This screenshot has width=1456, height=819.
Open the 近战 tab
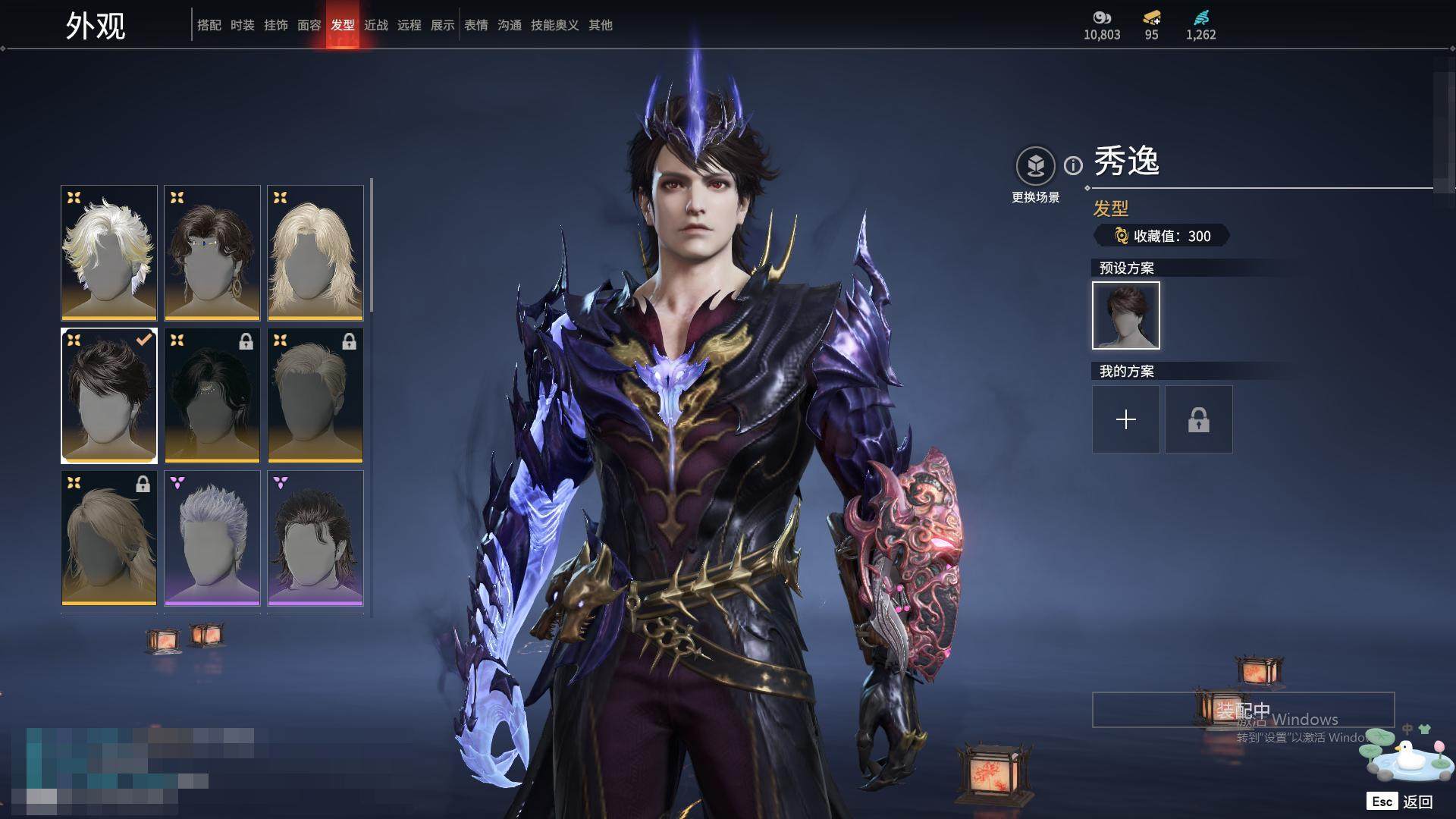pyautogui.click(x=376, y=25)
